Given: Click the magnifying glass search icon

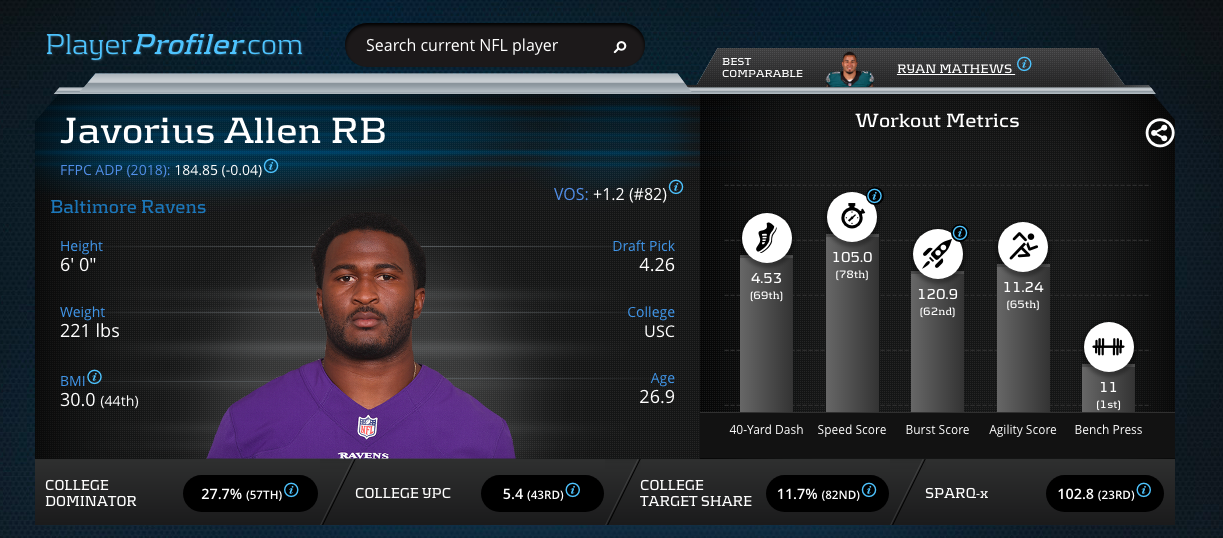Looking at the screenshot, I should click(x=620, y=46).
